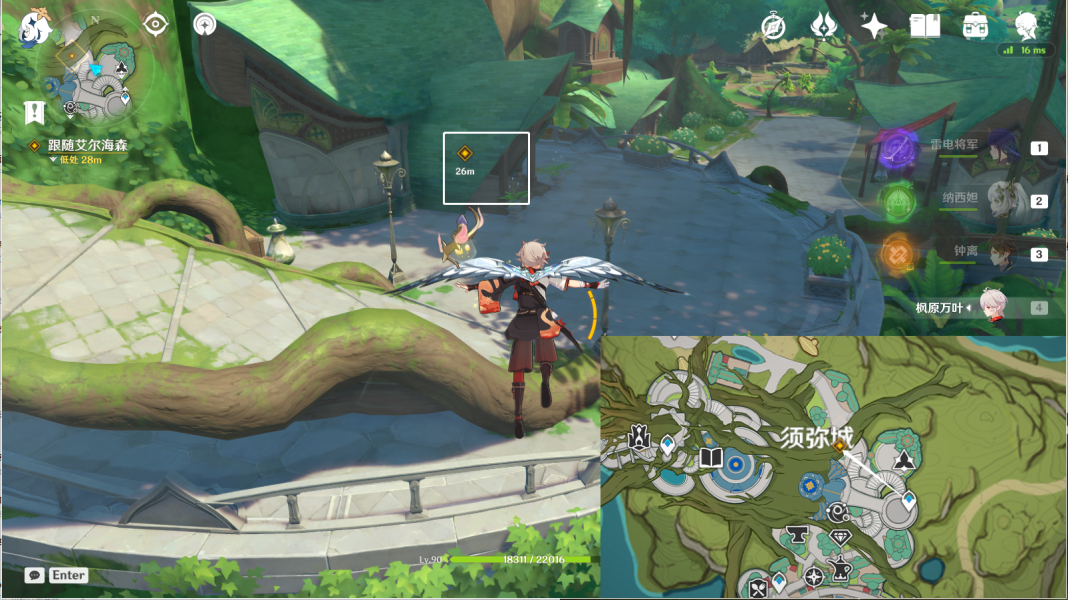The width and height of the screenshot is (1068, 600).
Task: Open the character profile screen icon
Action: point(1026,25)
